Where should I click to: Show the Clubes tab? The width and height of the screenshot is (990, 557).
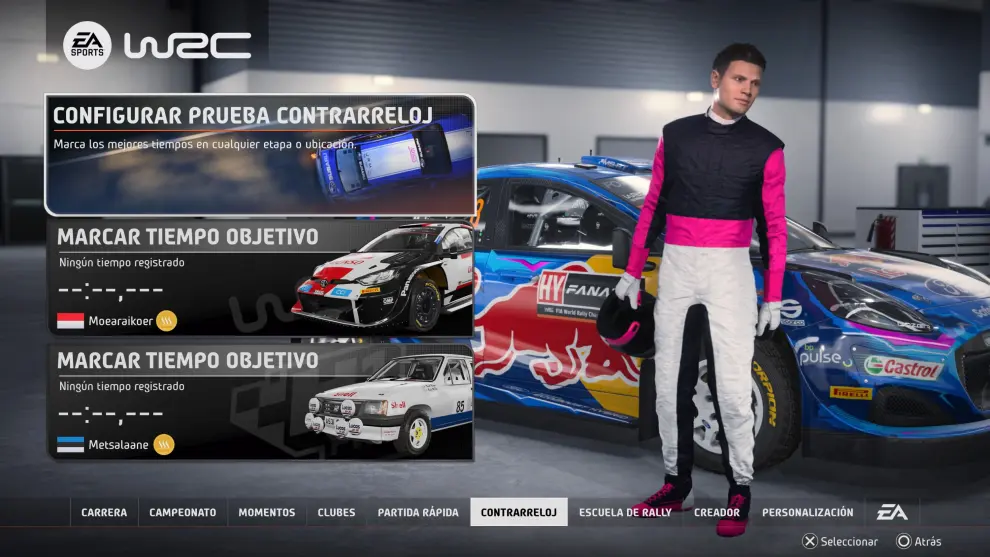336,512
